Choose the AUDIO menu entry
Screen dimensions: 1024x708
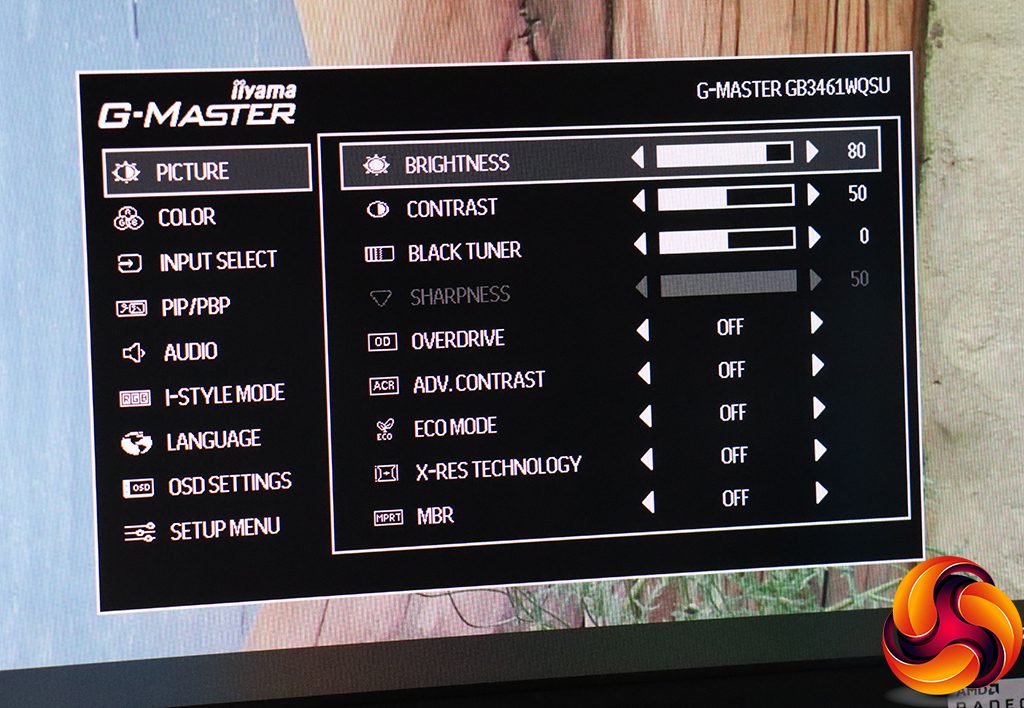click(190, 352)
